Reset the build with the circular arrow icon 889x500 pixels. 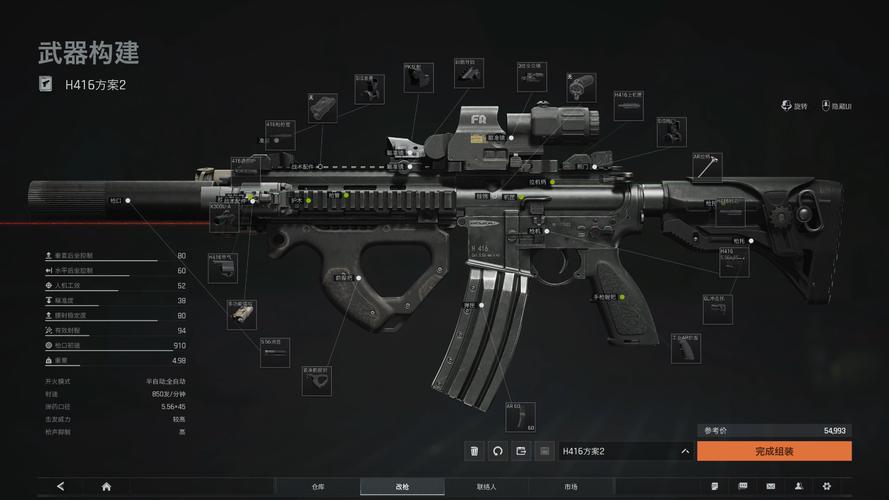click(x=498, y=451)
